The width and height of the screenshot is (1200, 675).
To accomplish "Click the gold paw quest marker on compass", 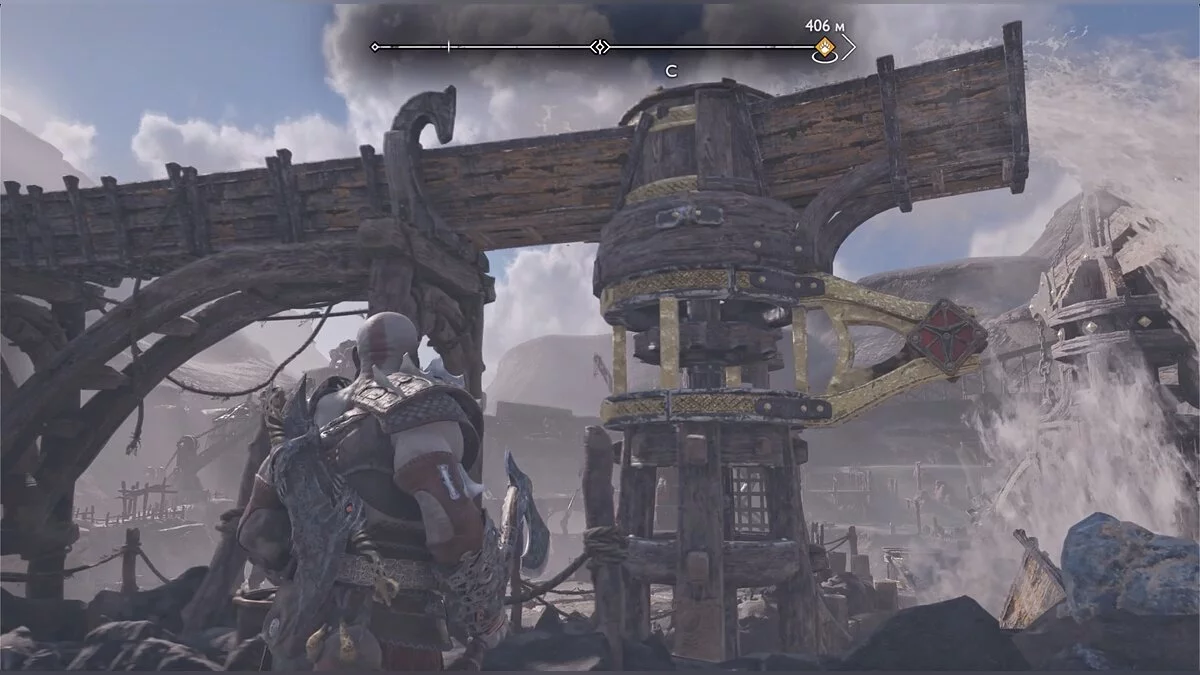I will tap(825, 48).
